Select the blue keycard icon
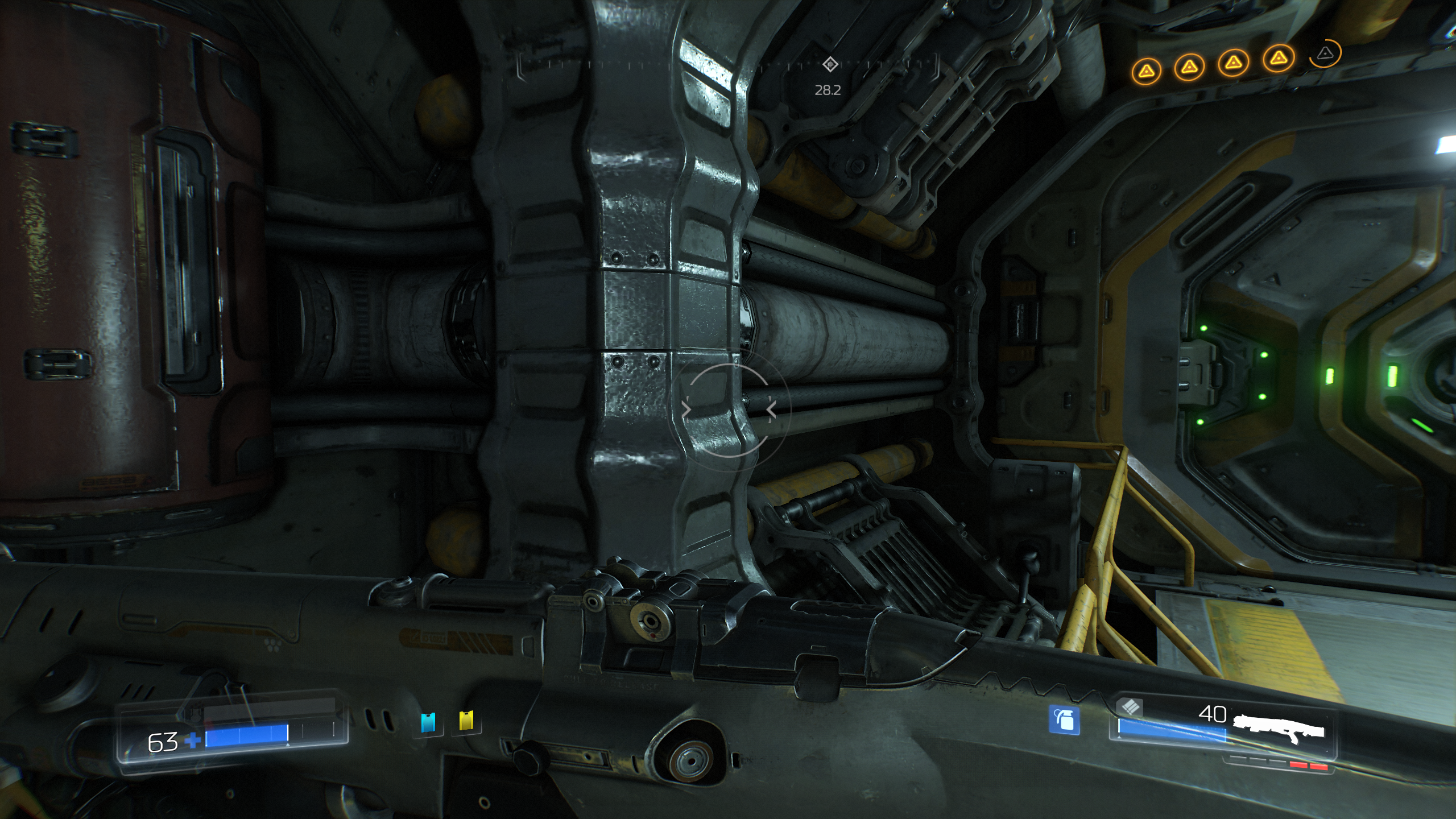The width and height of the screenshot is (1456, 819). 428,722
